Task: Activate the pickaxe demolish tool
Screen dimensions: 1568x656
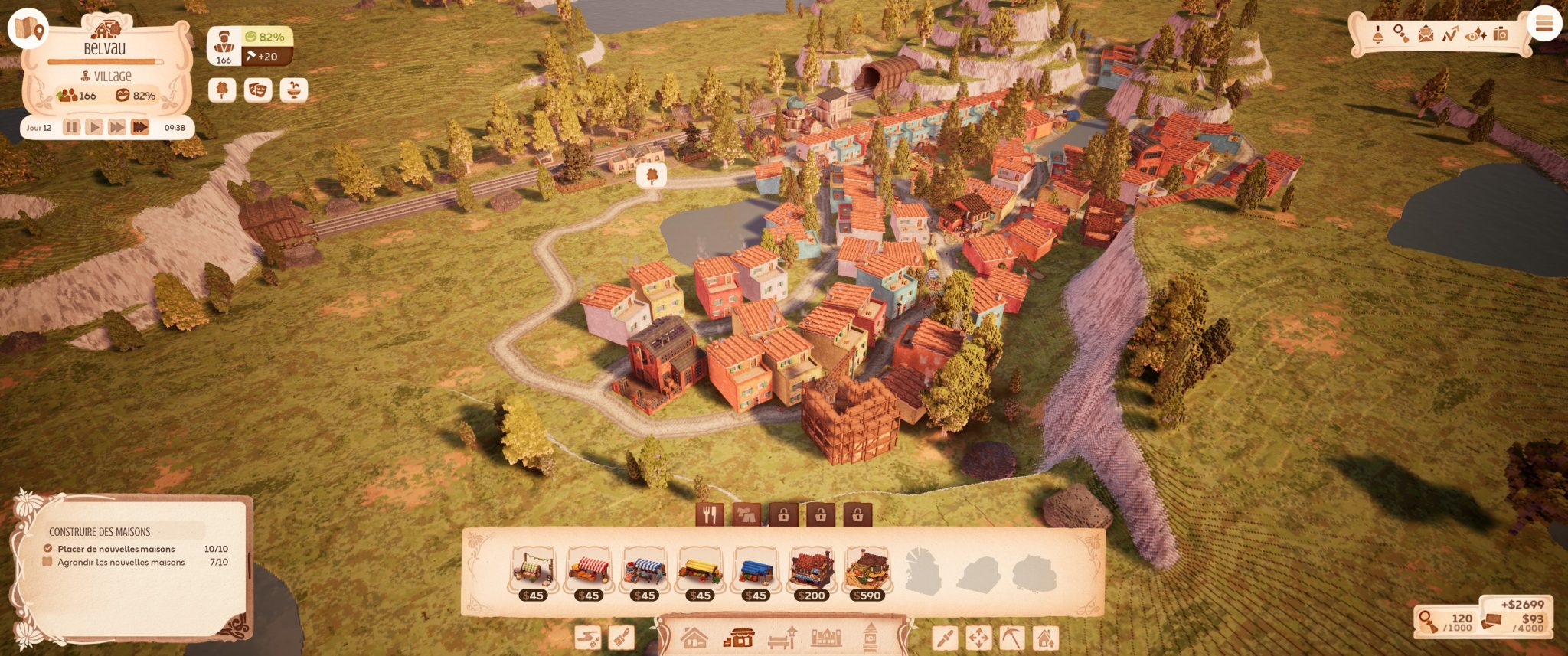Action: click(1012, 637)
